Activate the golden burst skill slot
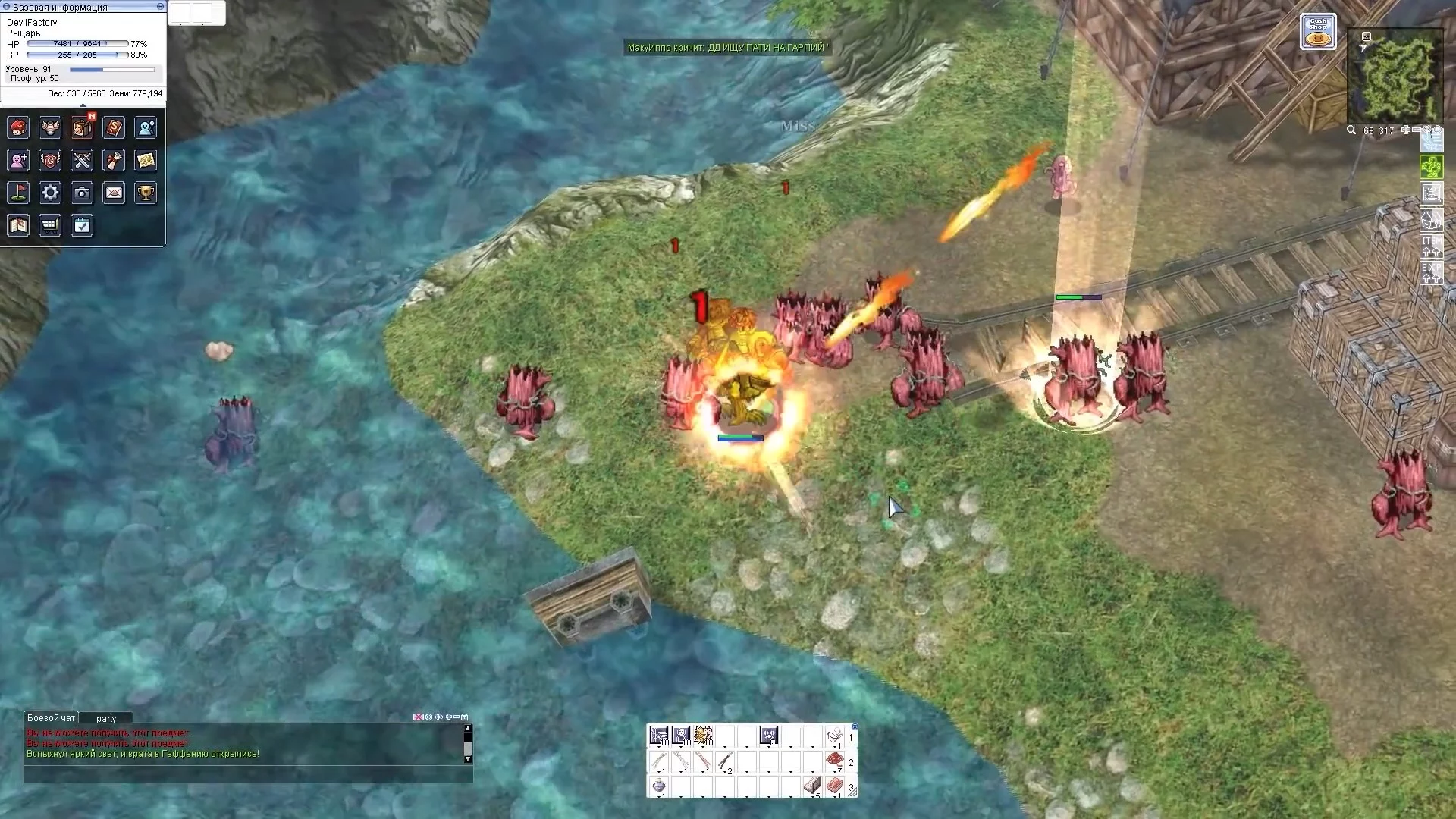The width and height of the screenshot is (1456, 819). pos(703,736)
